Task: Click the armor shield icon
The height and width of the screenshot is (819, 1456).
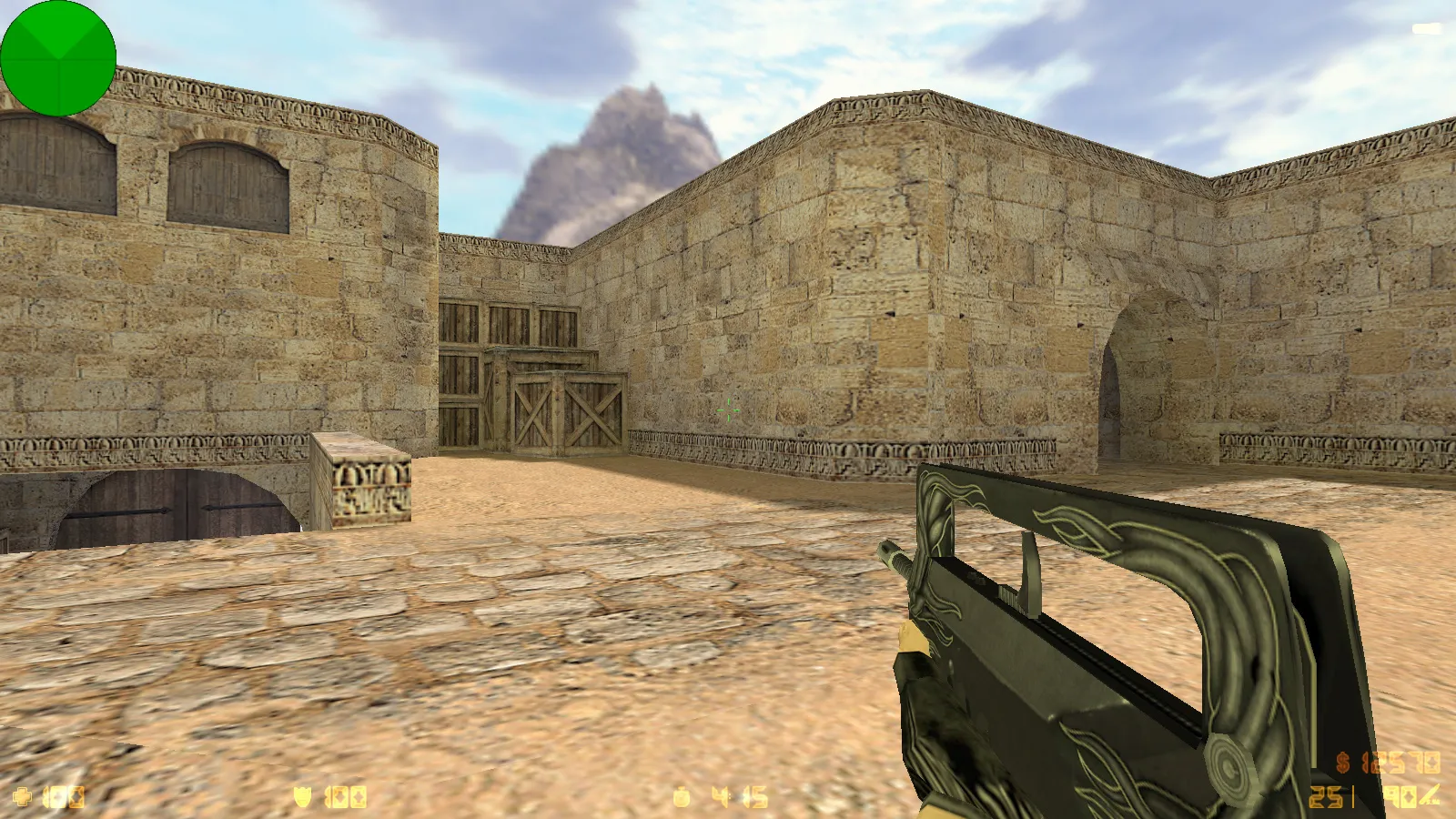Action: tap(302, 794)
